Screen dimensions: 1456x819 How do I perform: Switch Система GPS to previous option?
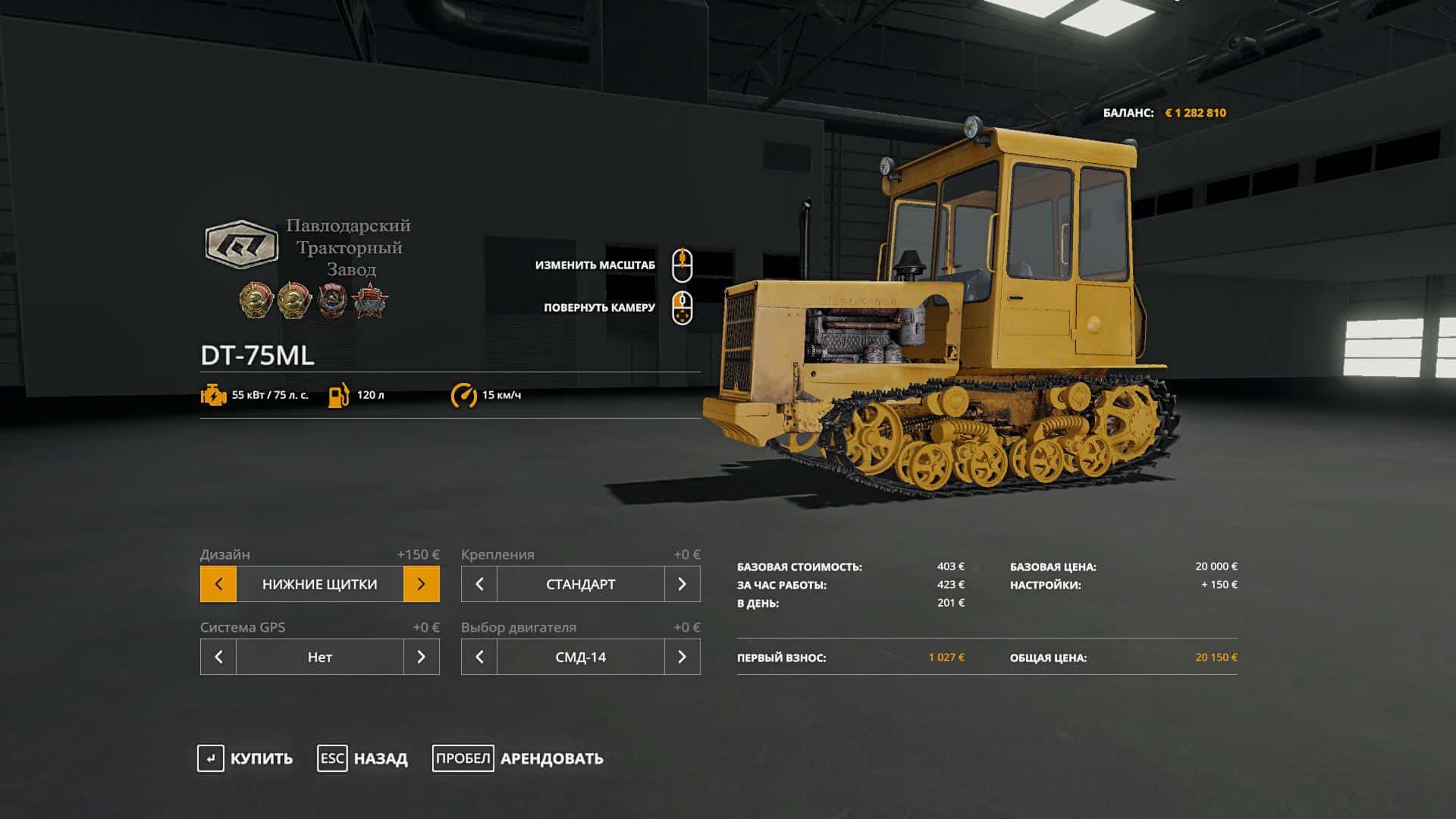[218, 657]
